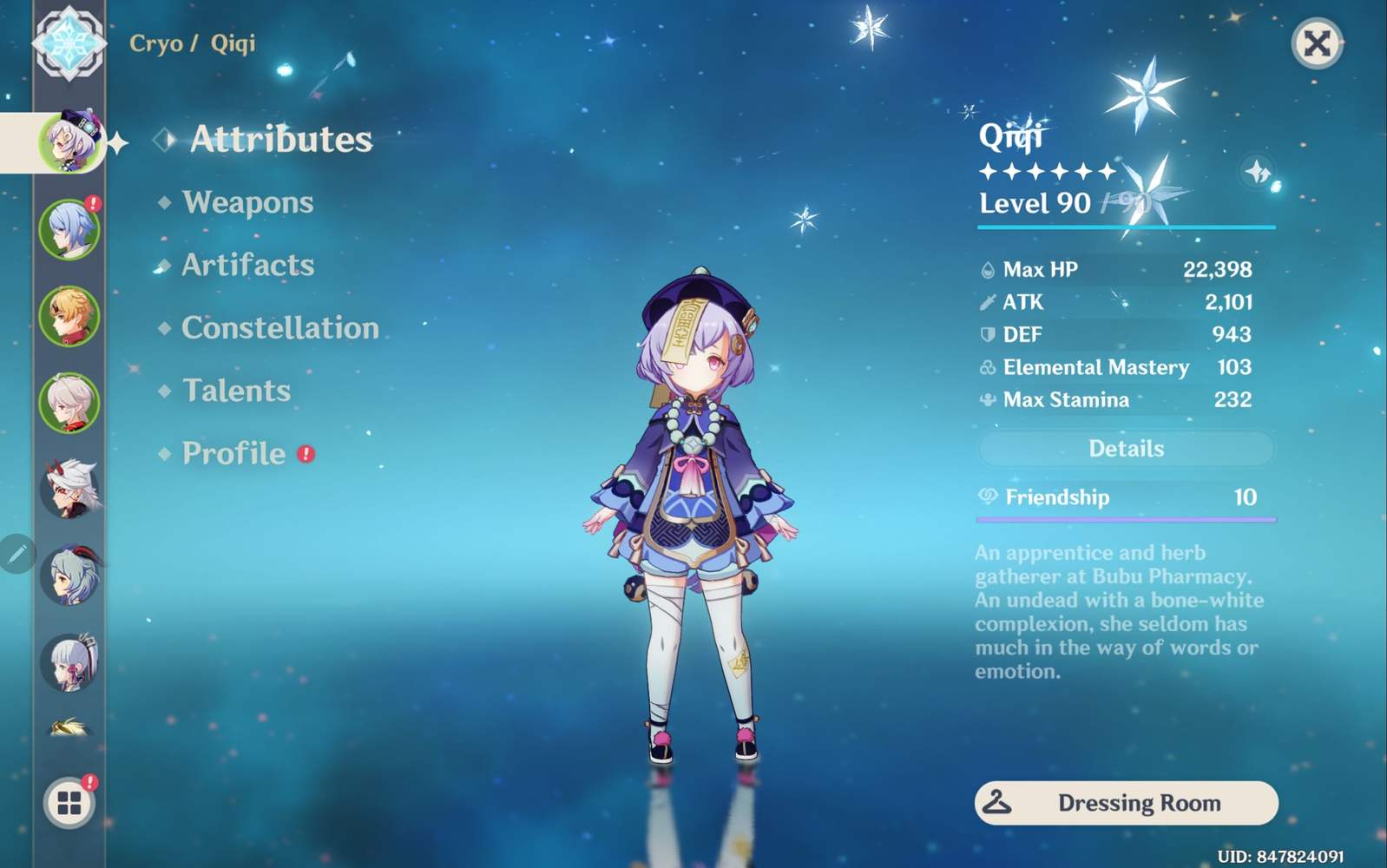
Task: Switch to the Weapons tab
Action: pos(247,202)
